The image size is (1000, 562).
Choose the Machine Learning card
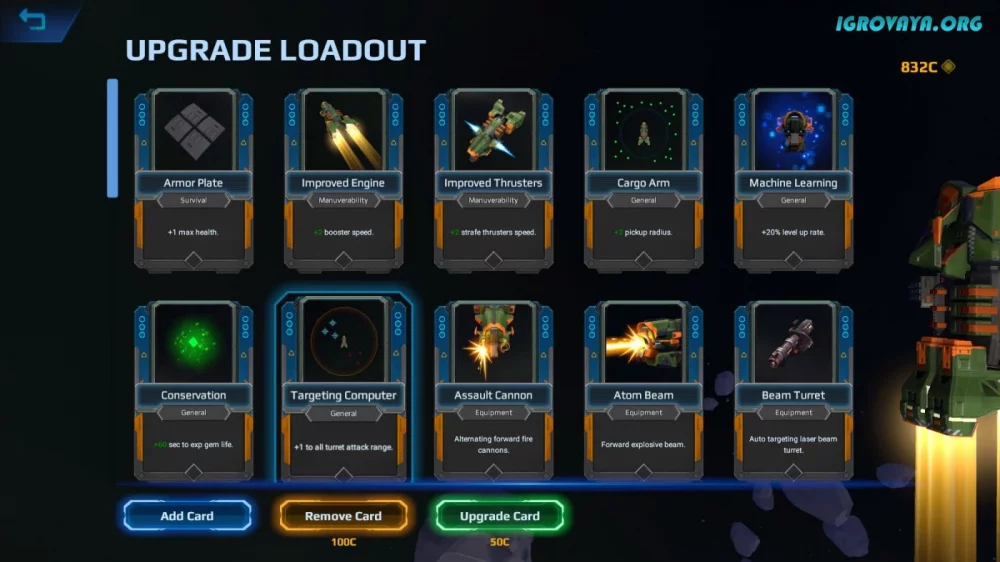point(793,180)
